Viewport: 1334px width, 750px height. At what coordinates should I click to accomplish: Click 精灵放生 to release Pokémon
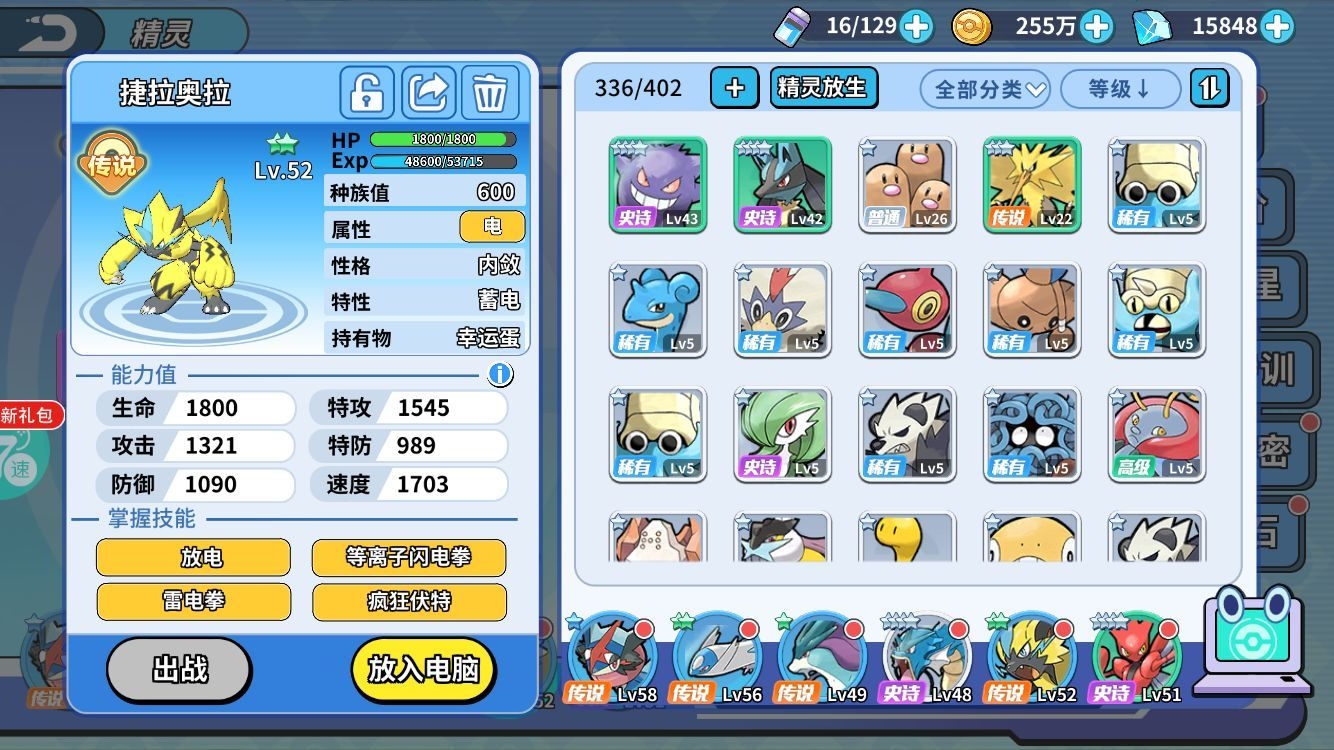pyautogui.click(x=823, y=88)
